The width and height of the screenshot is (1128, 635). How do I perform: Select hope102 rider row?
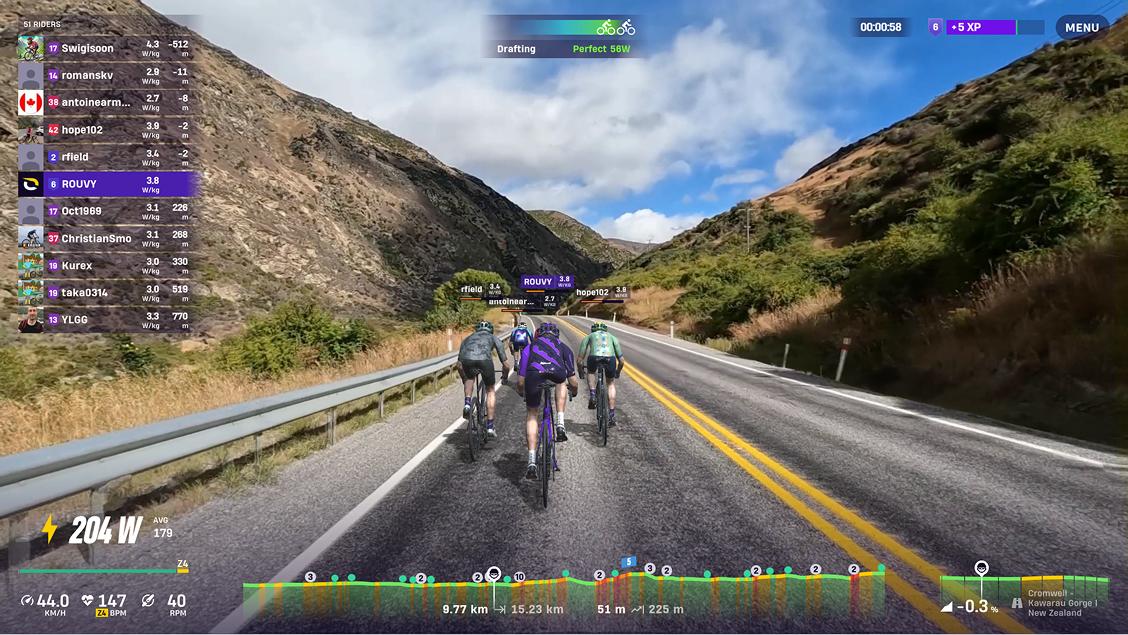(105, 130)
